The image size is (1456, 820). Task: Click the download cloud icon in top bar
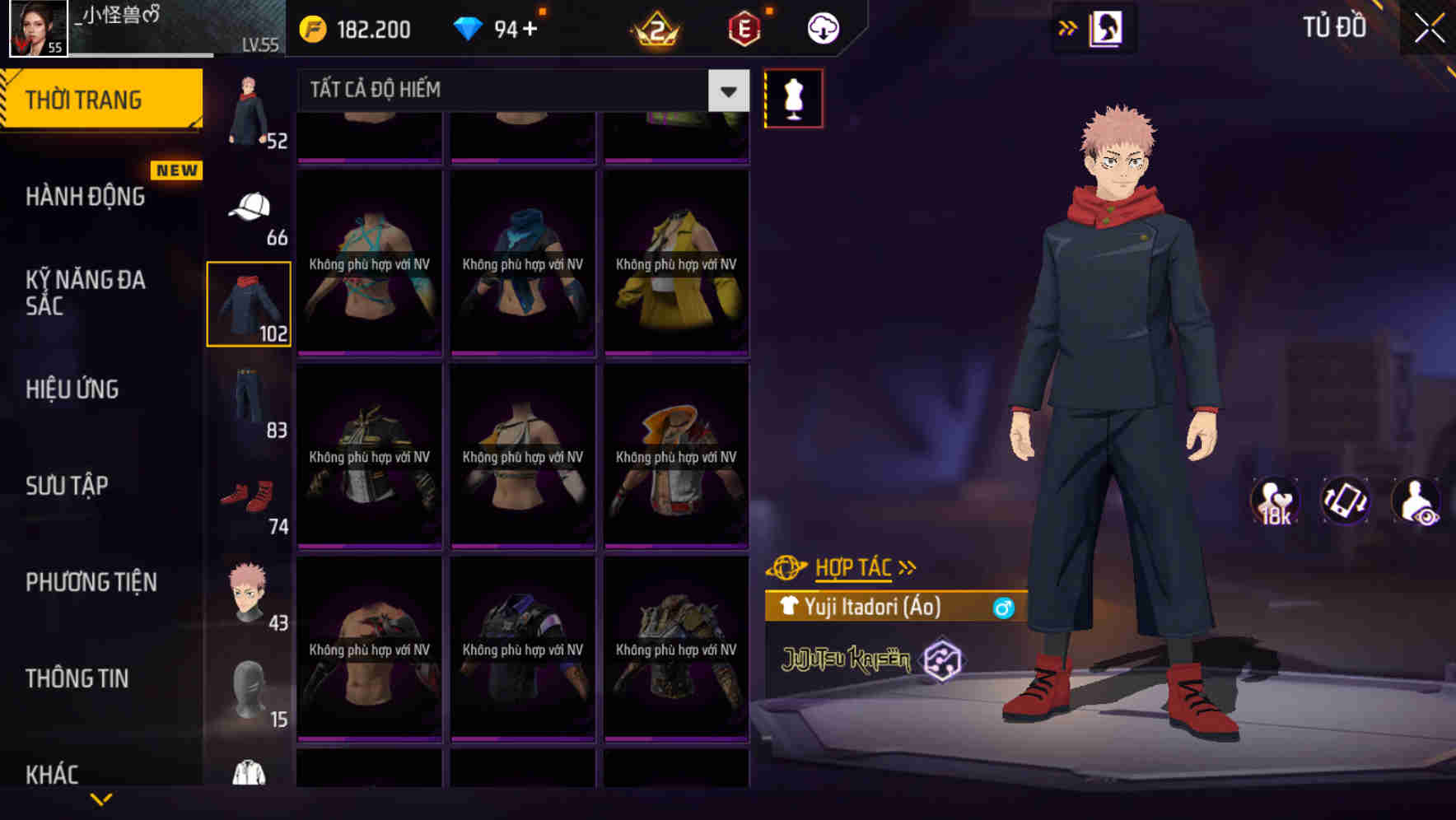pos(822,27)
